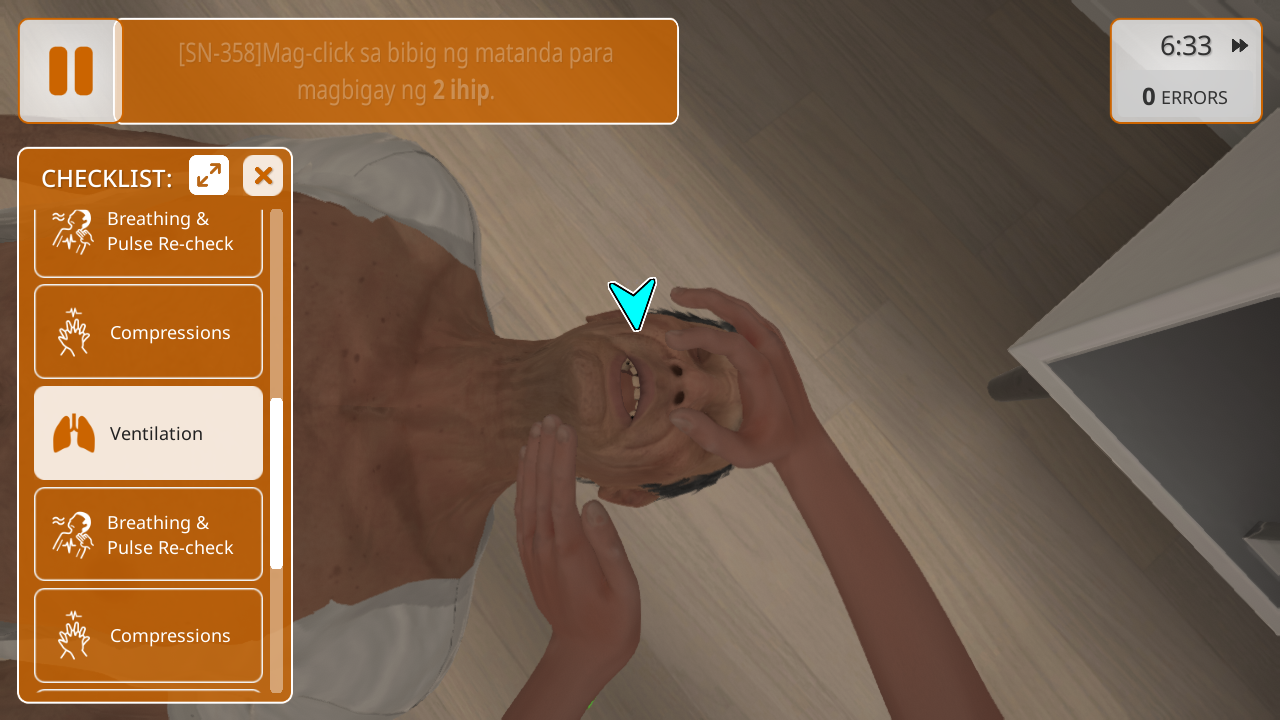Click the fast-forward arrows beside the timer
The width and height of the screenshot is (1280, 720).
click(1240, 46)
